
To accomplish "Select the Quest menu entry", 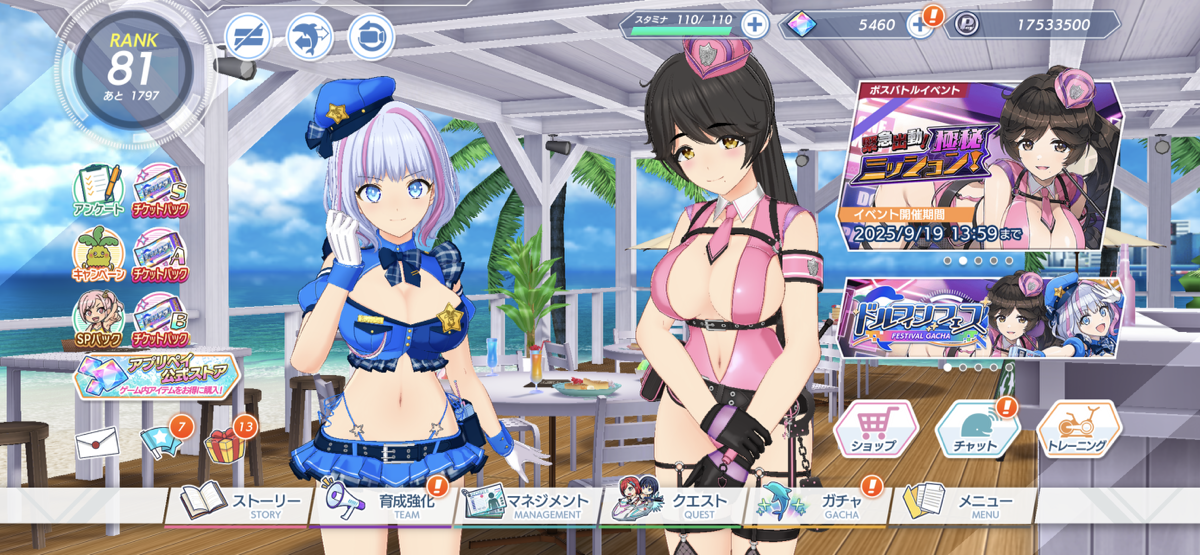I will (x=680, y=503).
